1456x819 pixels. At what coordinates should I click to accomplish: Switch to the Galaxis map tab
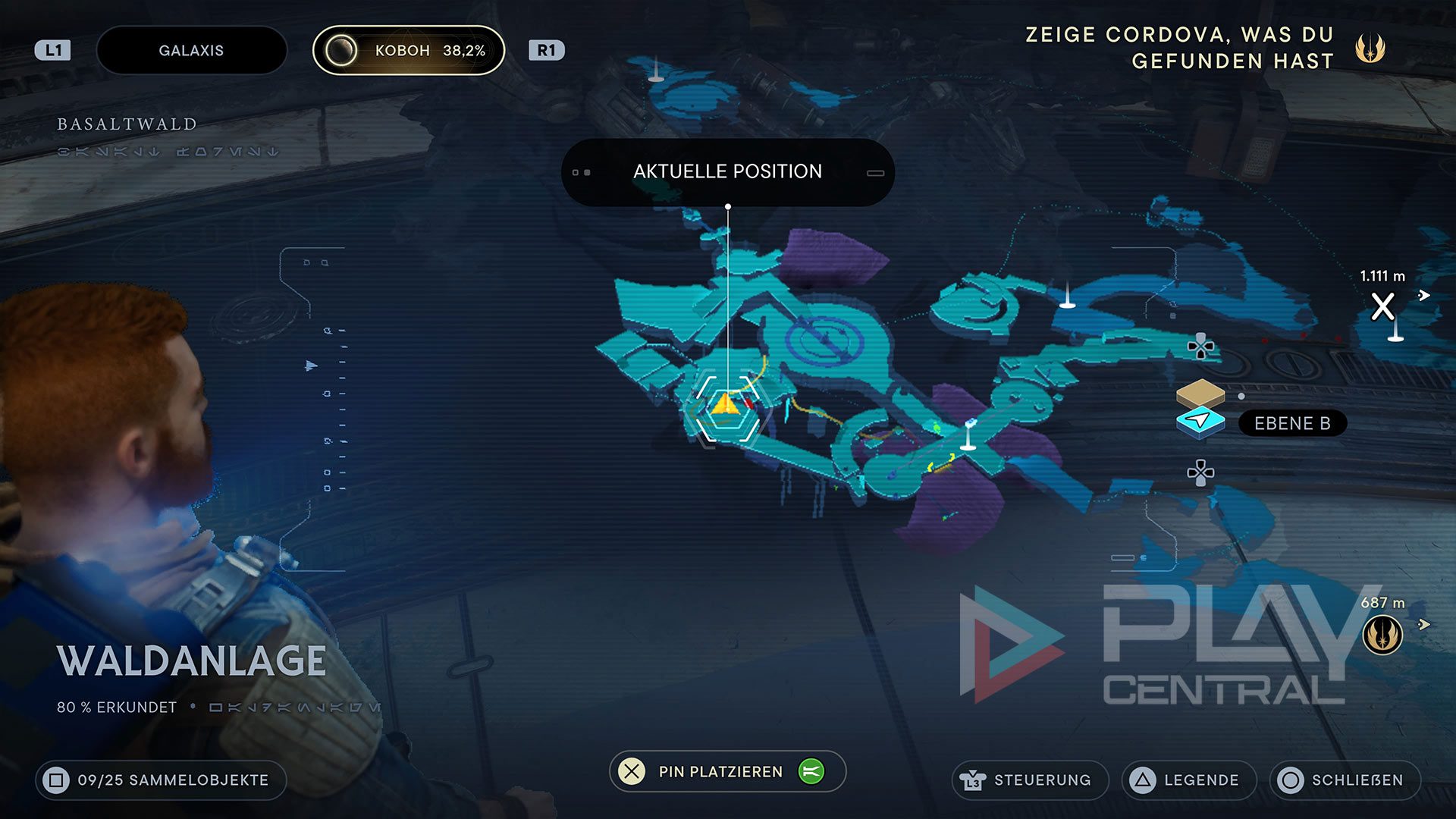tap(191, 51)
